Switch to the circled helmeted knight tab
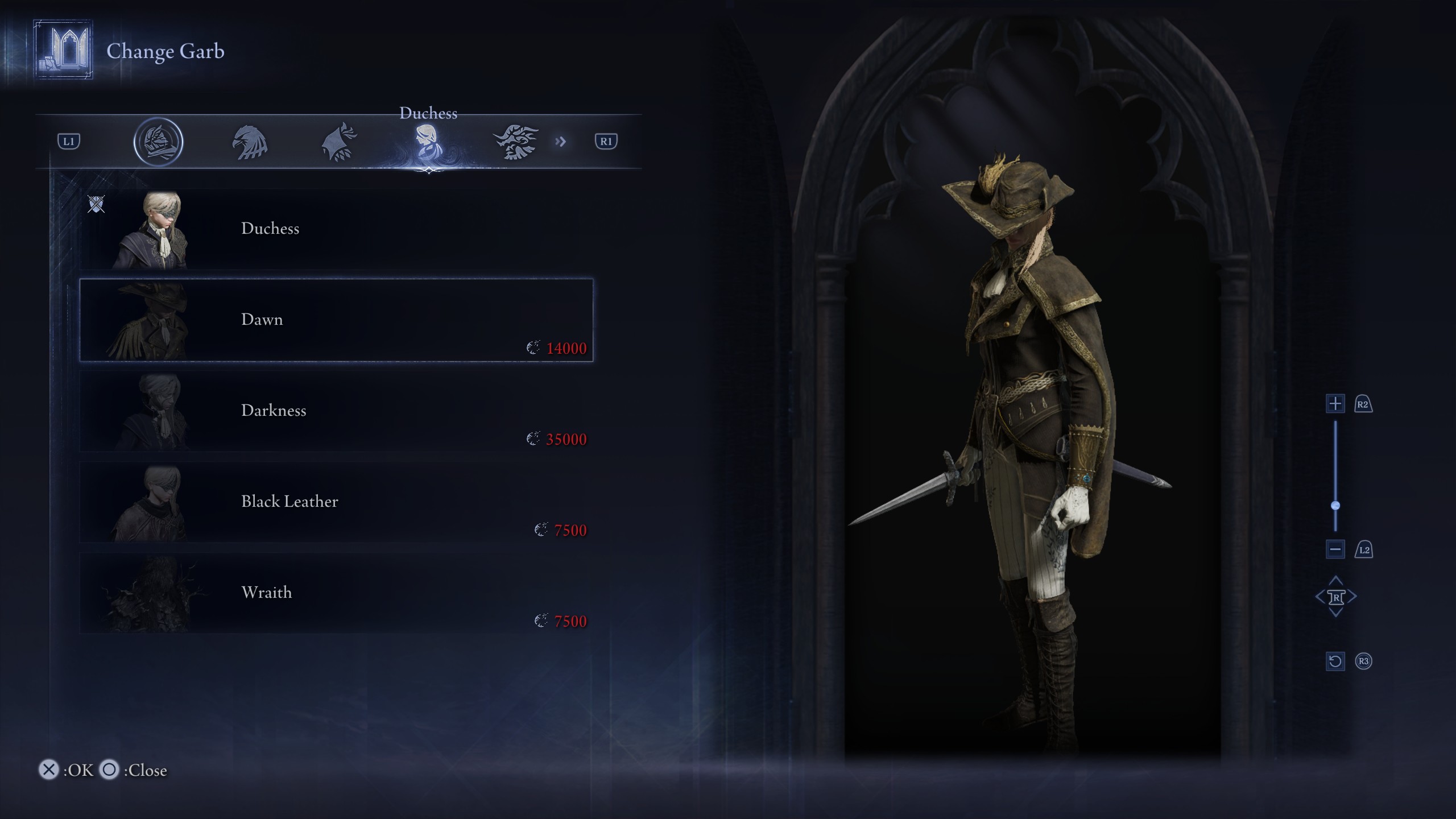 tap(158, 142)
